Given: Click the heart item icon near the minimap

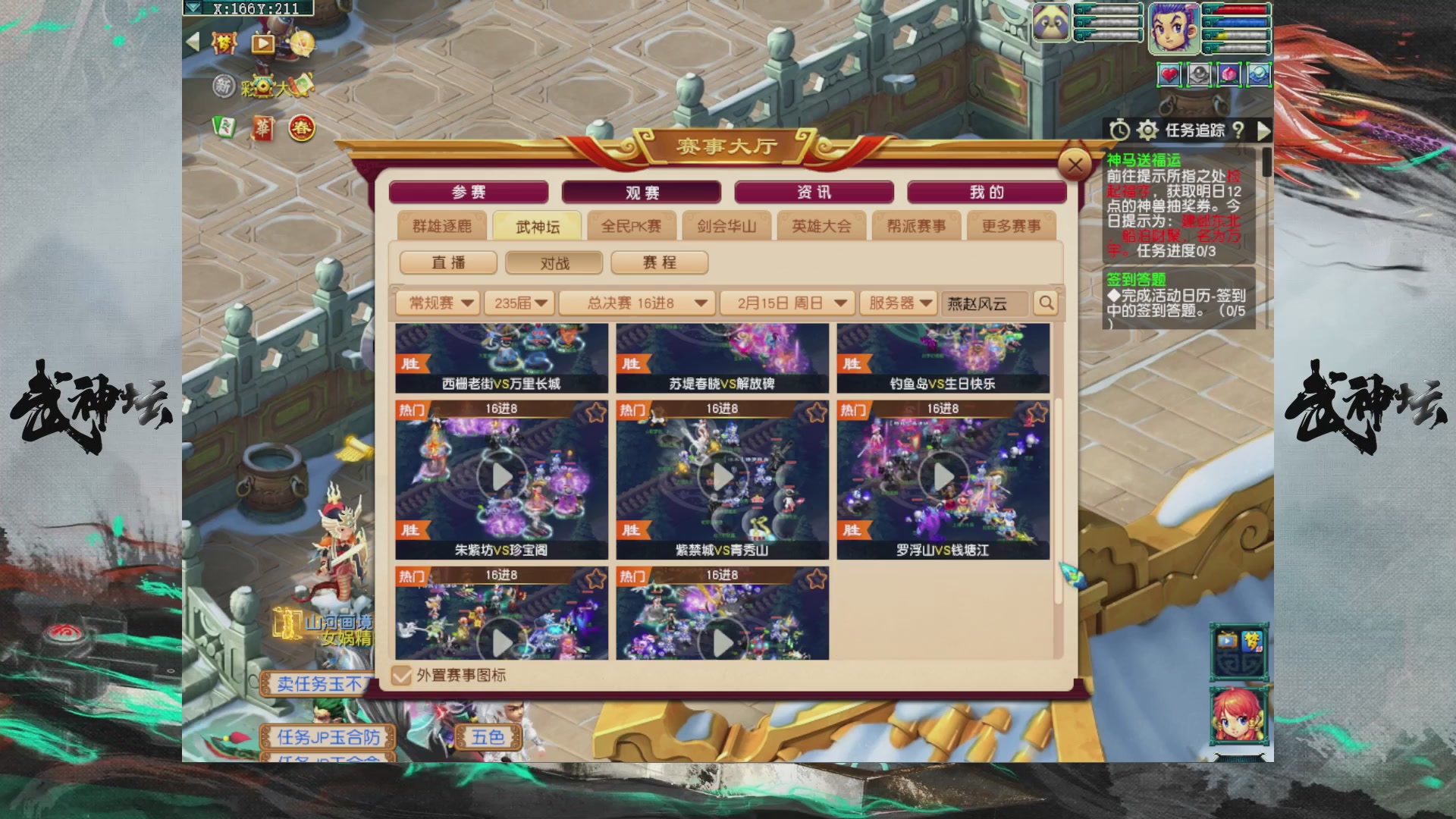Looking at the screenshot, I should pyautogui.click(x=1169, y=74).
